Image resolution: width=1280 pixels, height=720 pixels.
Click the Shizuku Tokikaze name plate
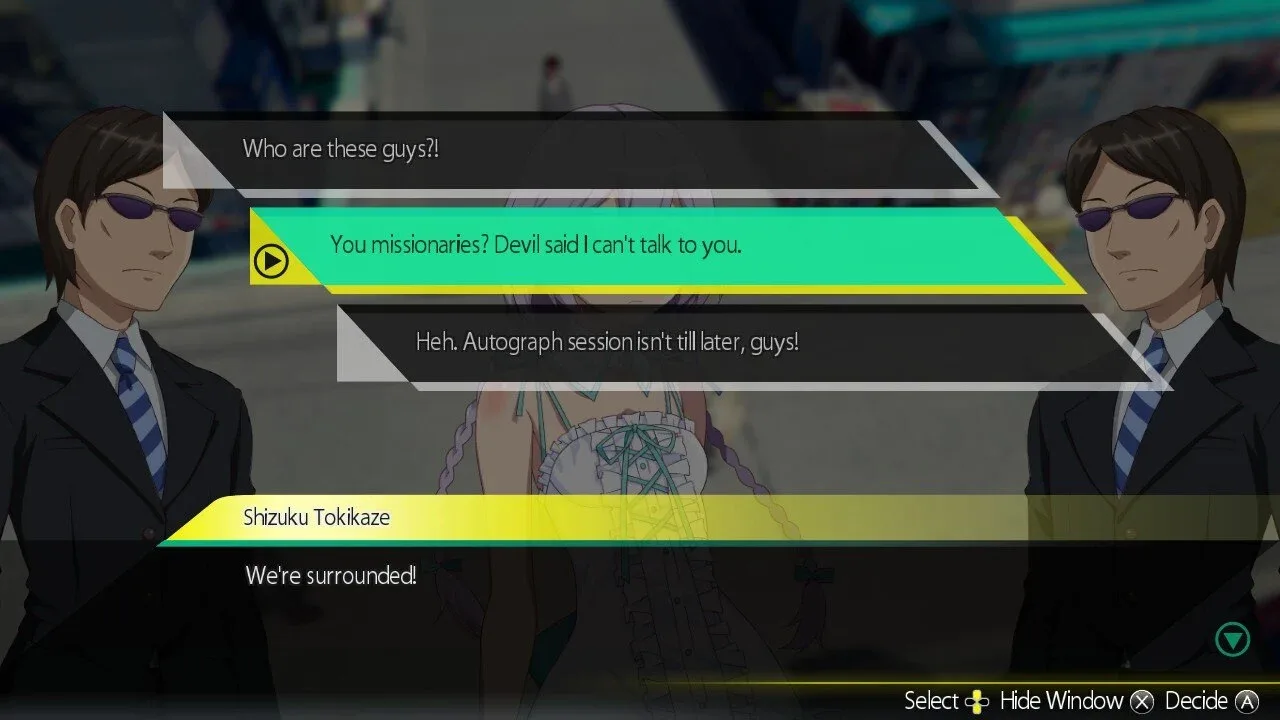coord(316,518)
